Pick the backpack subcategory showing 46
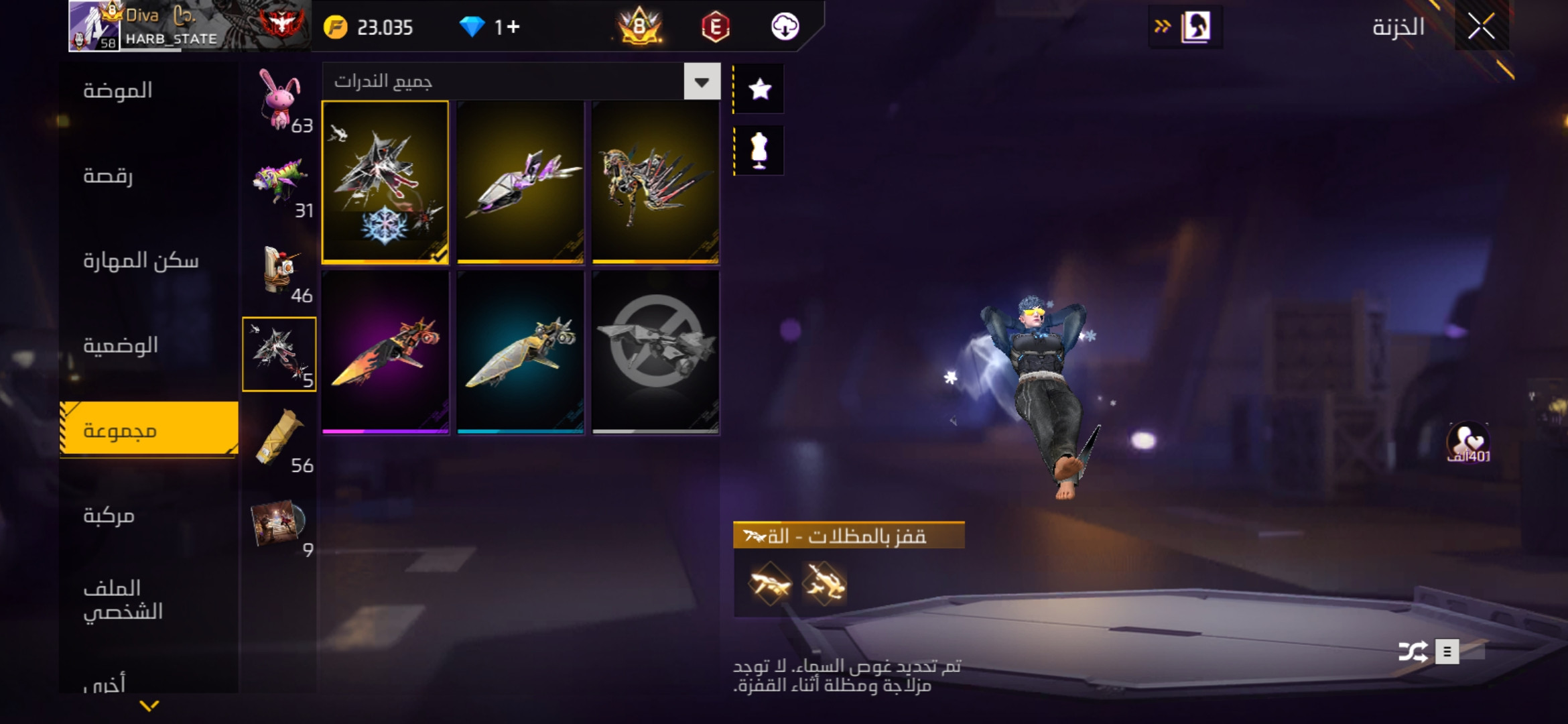The width and height of the screenshot is (1568, 724). 280,271
